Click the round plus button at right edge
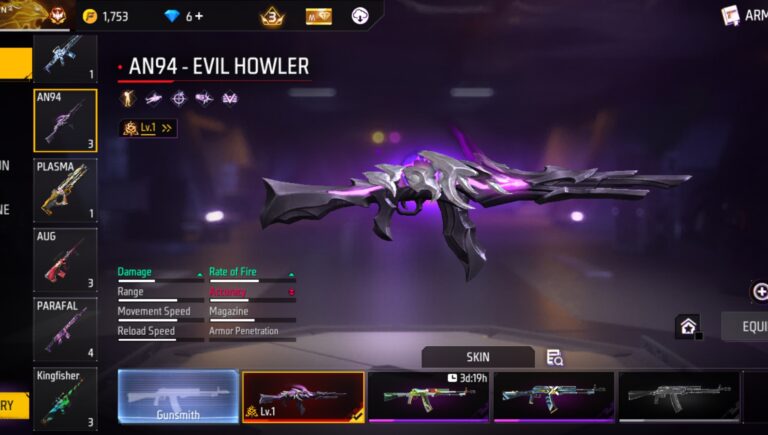Viewport: 768px width, 435px height. (x=760, y=291)
